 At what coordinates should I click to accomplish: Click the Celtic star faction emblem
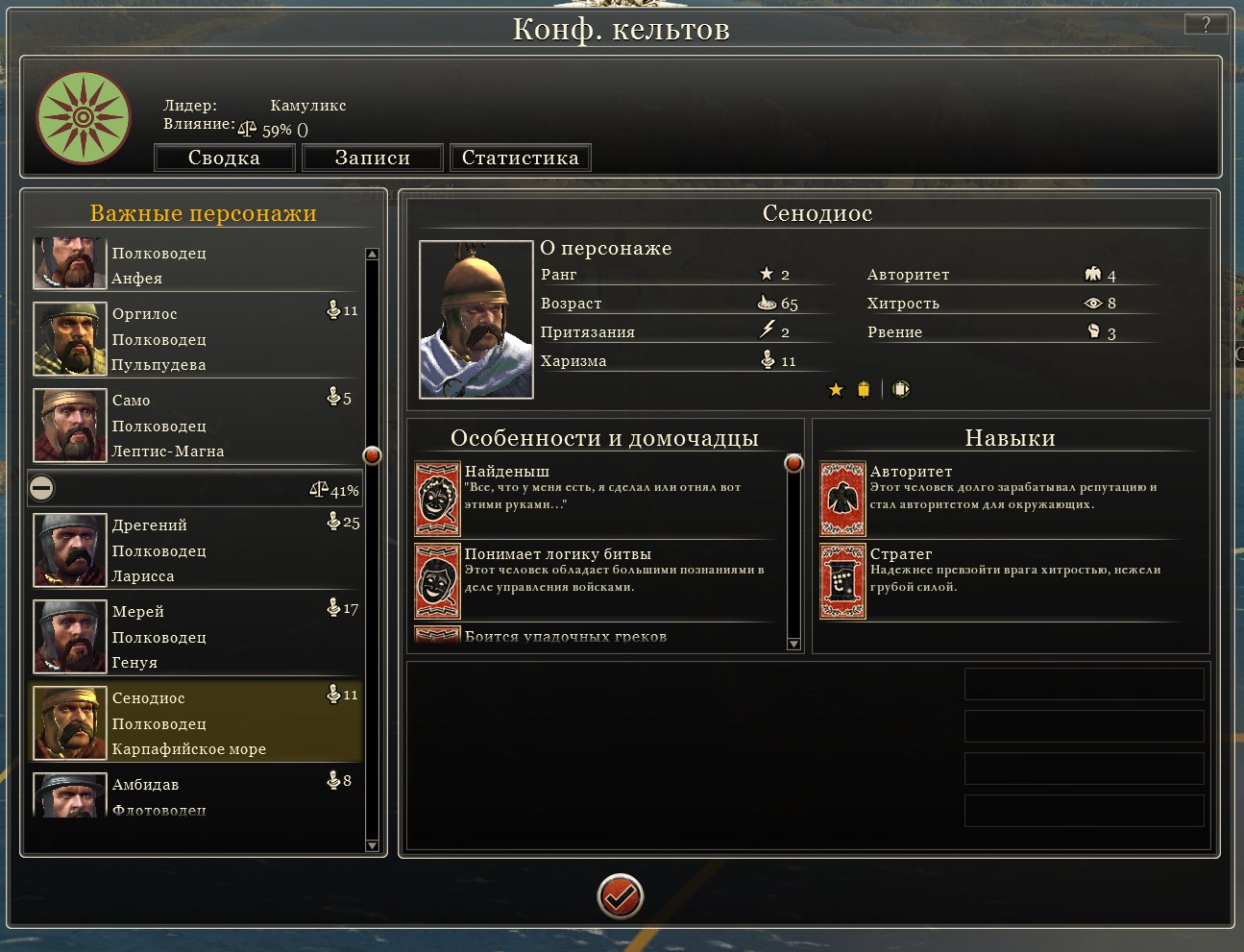coord(84,117)
